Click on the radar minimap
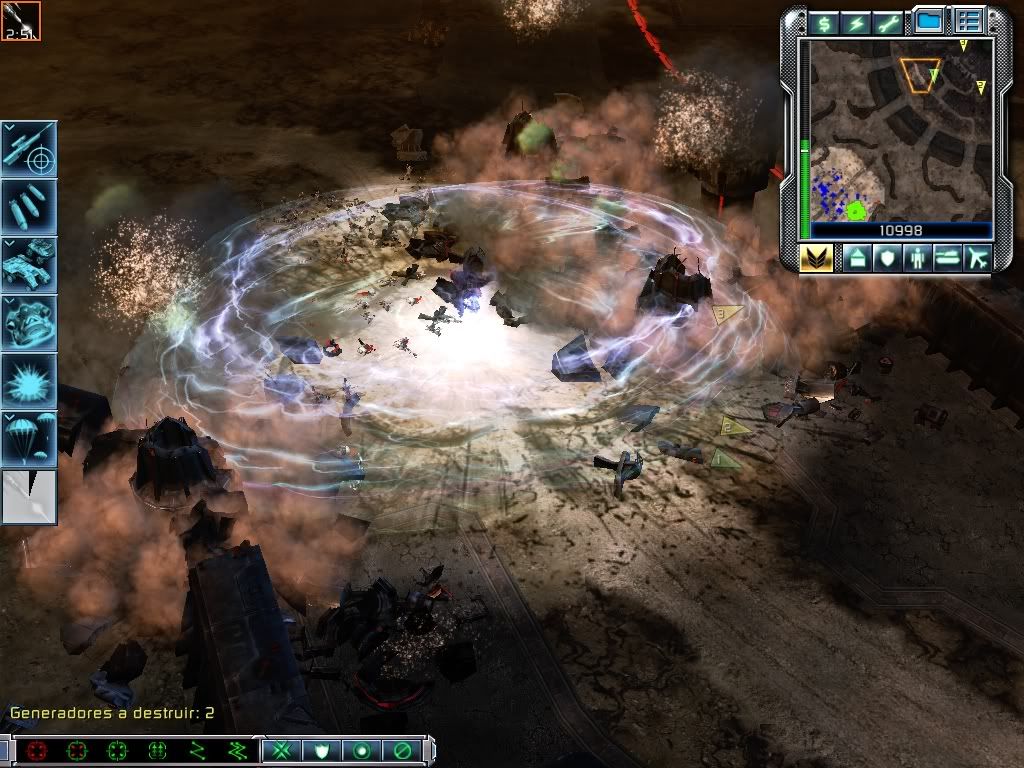Image resolution: width=1024 pixels, height=768 pixels. tap(900, 130)
